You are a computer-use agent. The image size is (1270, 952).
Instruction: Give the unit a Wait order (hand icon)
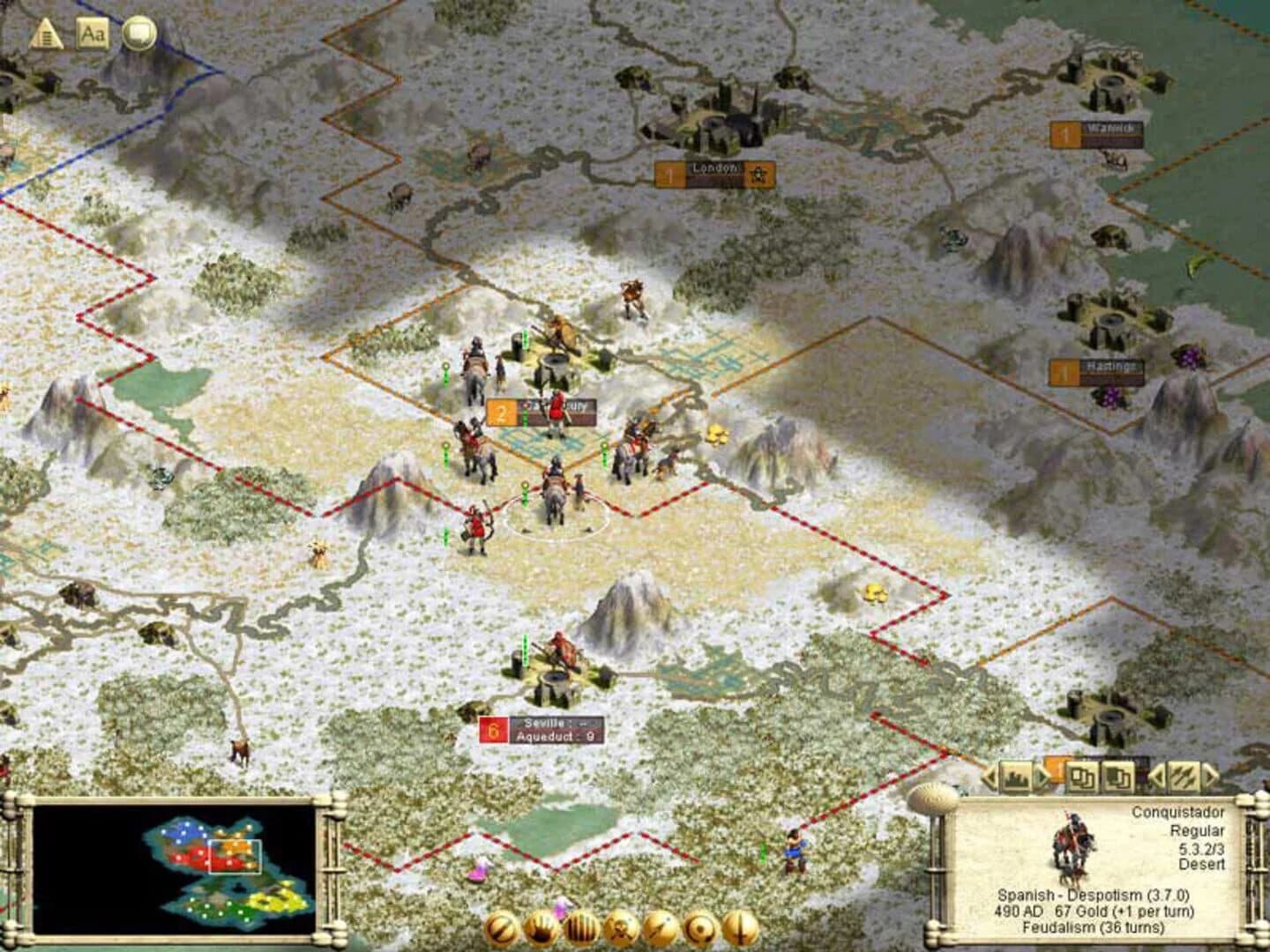[x=542, y=927]
